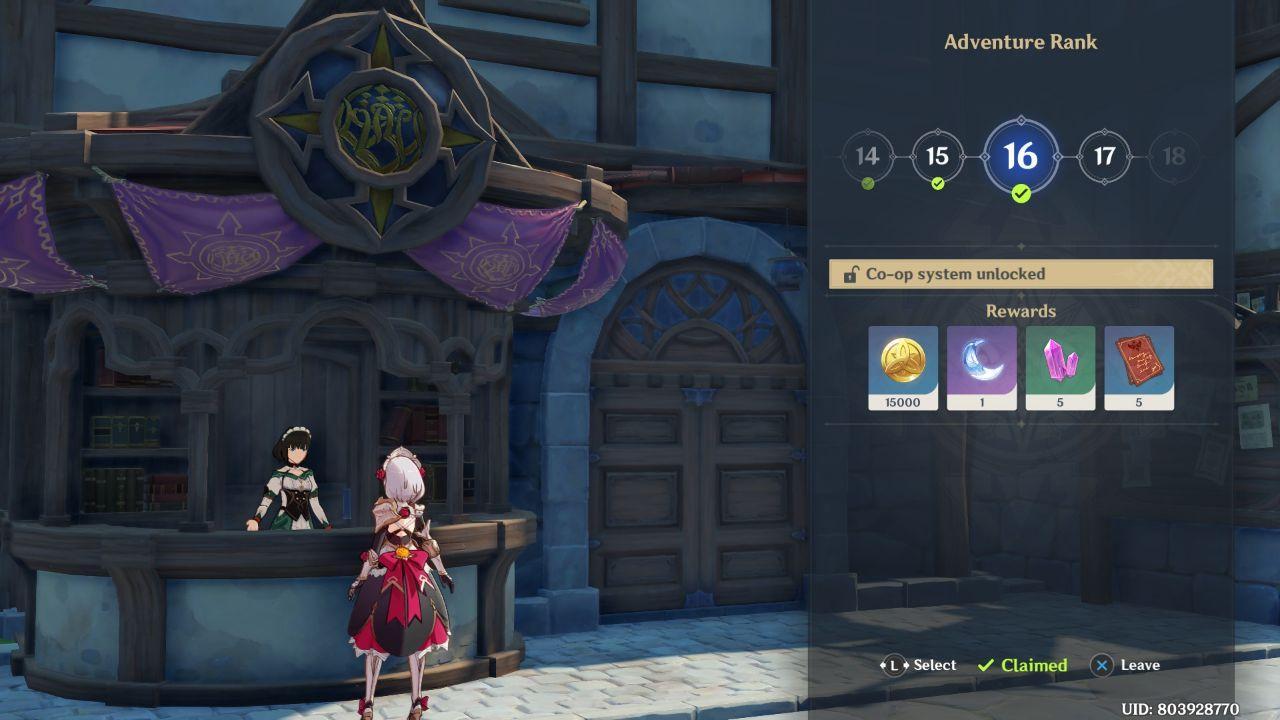Viewport: 1280px width, 720px height.
Task: Click the Claimed reward button
Action: (1022, 665)
